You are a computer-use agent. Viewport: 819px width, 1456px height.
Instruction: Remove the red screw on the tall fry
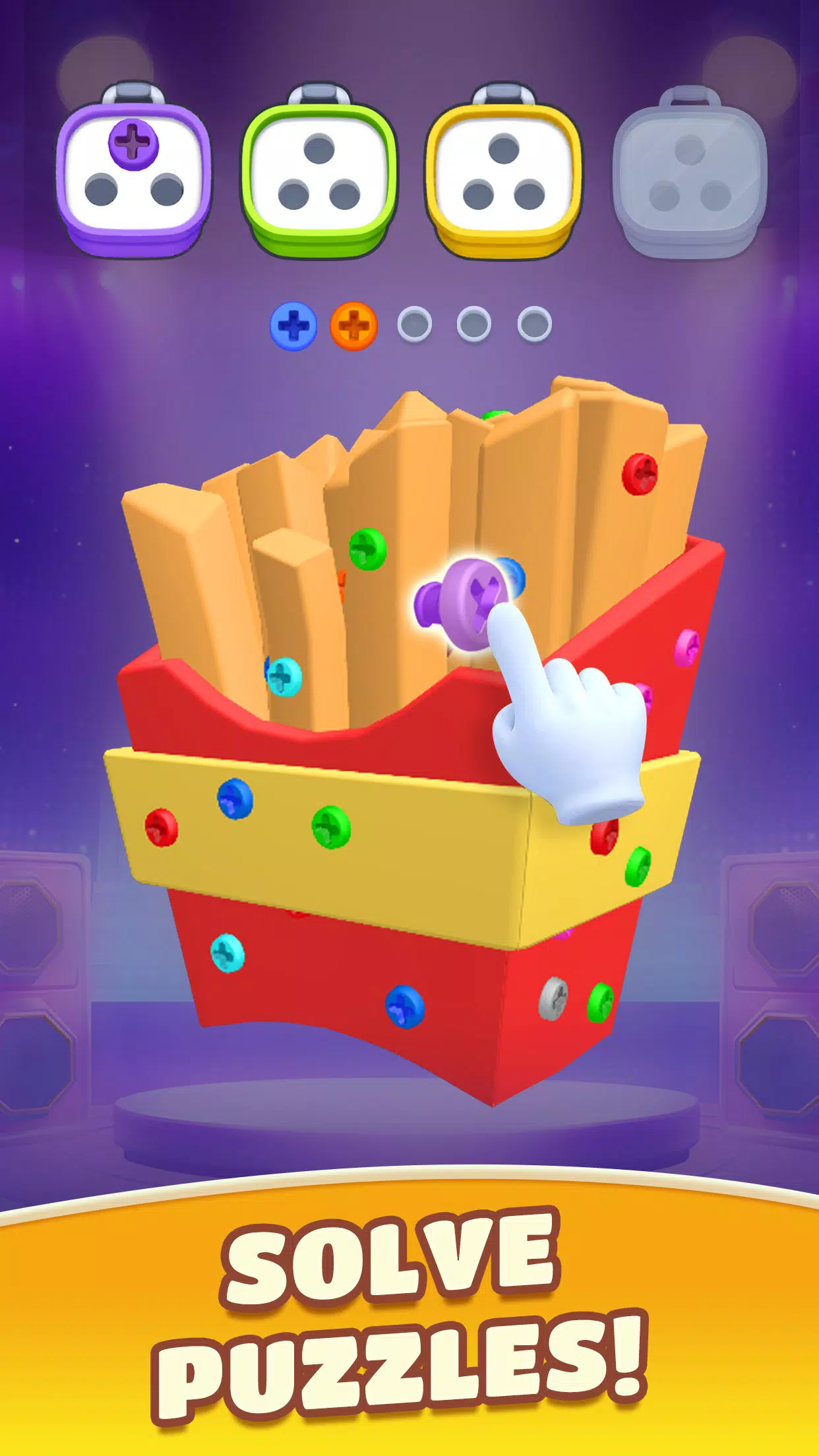pos(640,473)
